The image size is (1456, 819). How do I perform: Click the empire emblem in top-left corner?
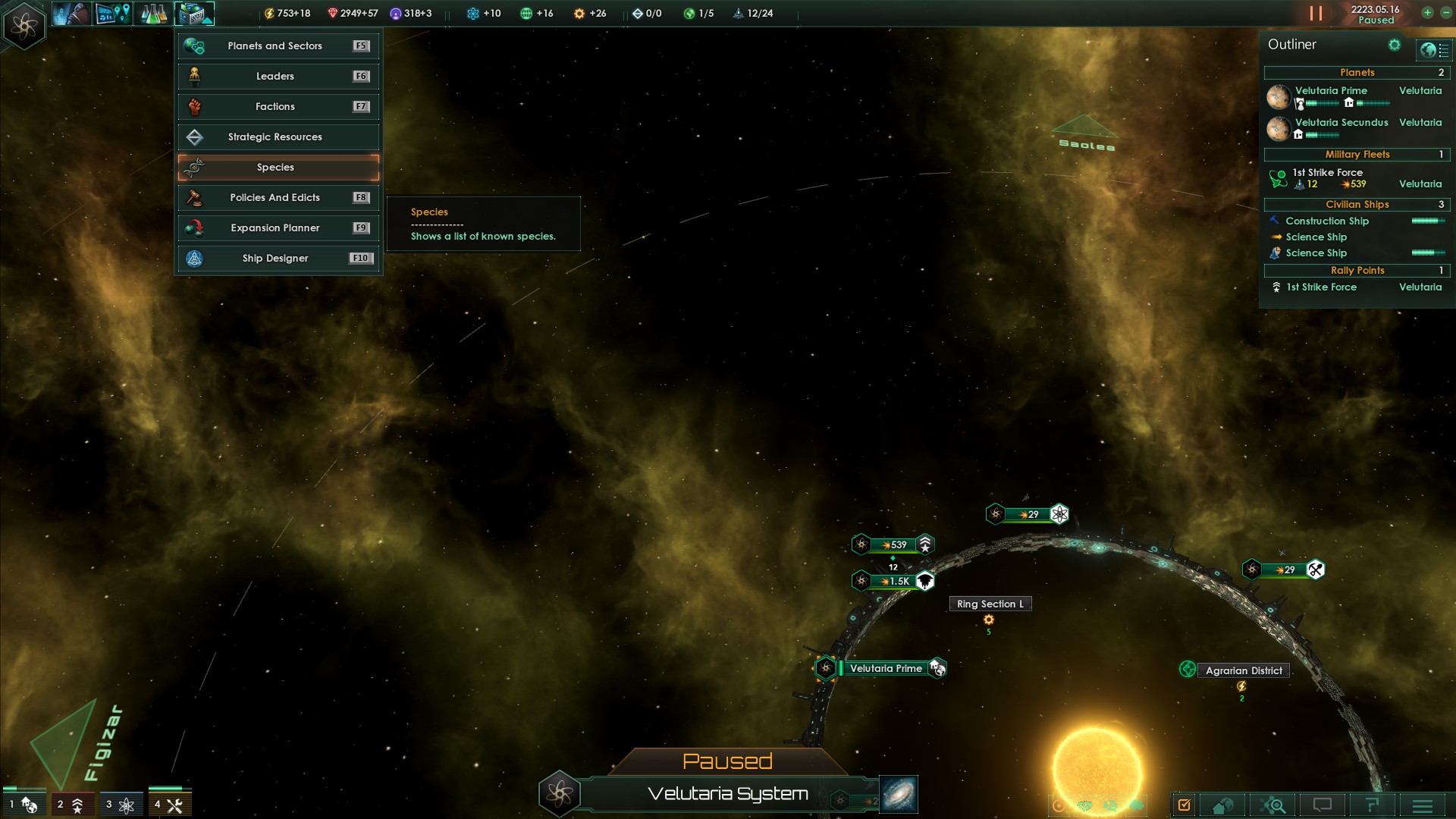(x=24, y=26)
